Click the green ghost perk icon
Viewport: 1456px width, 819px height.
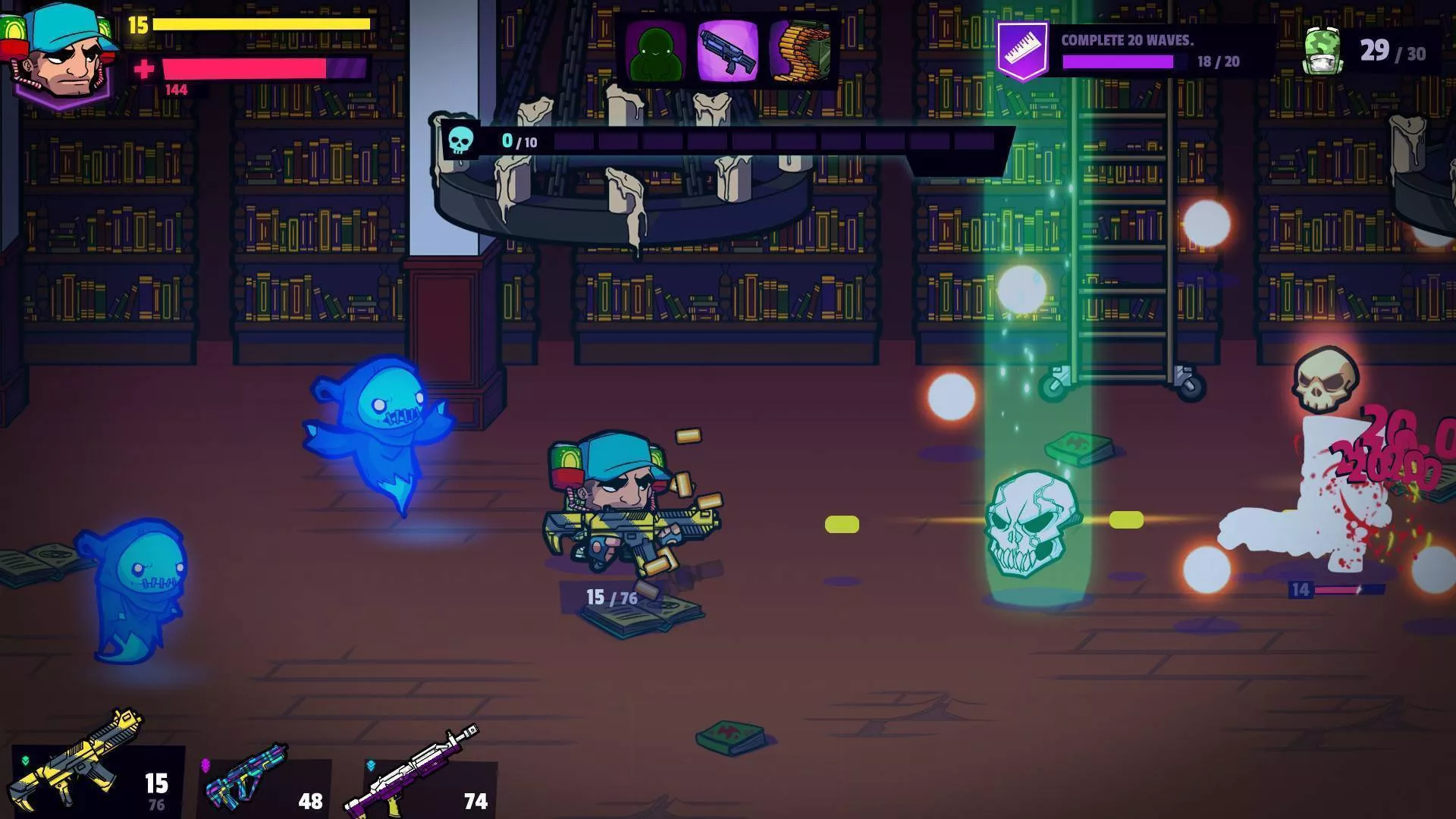657,50
